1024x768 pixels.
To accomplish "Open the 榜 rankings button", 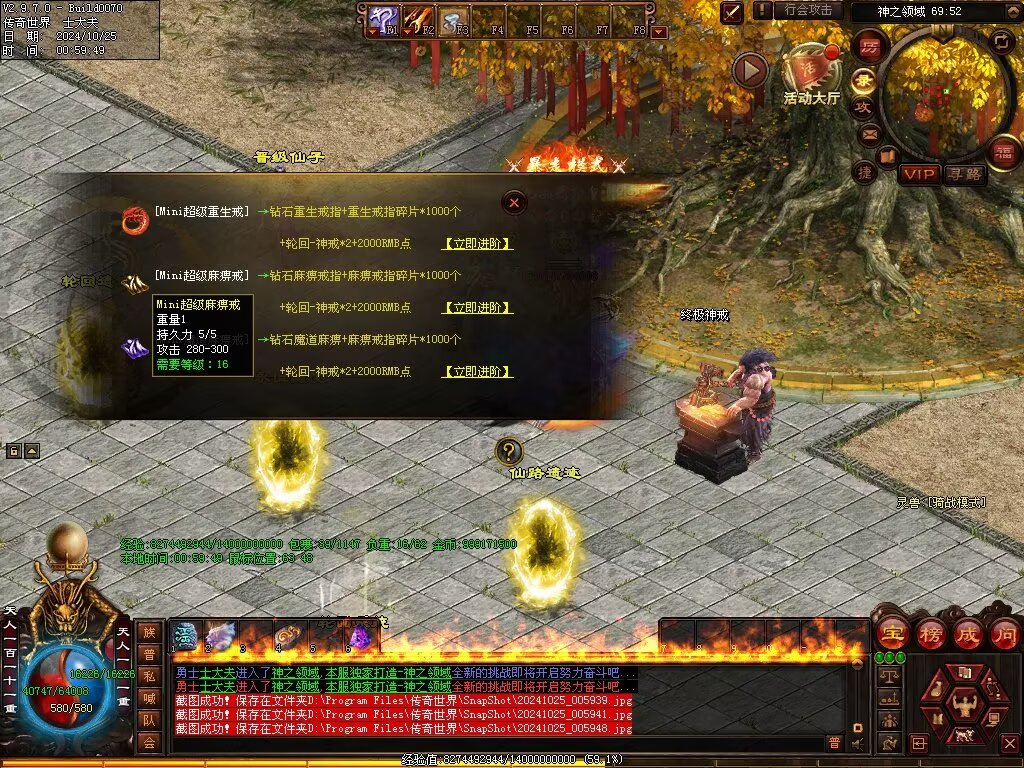I will [930, 632].
